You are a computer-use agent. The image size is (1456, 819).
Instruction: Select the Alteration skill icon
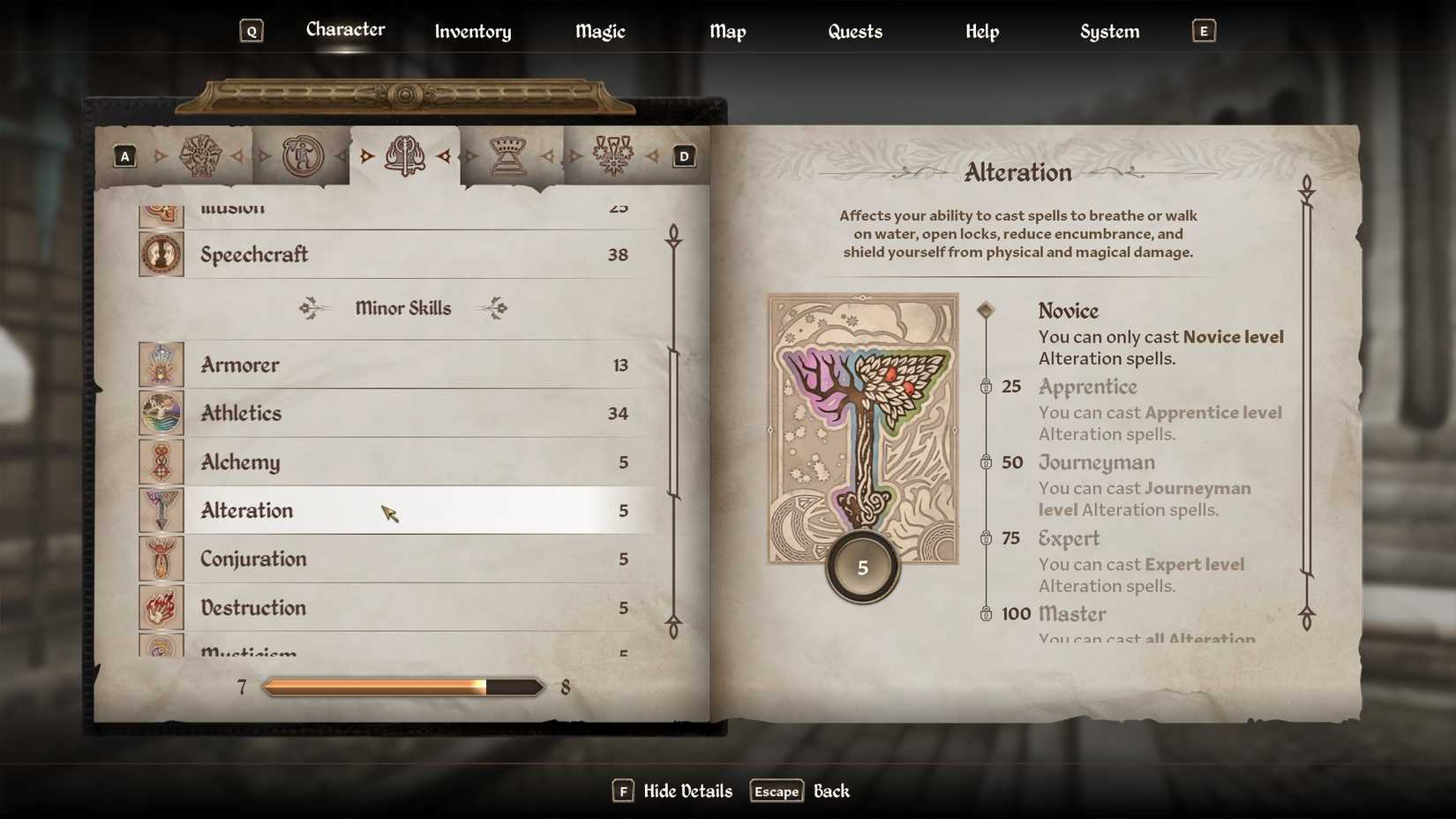[x=161, y=510]
